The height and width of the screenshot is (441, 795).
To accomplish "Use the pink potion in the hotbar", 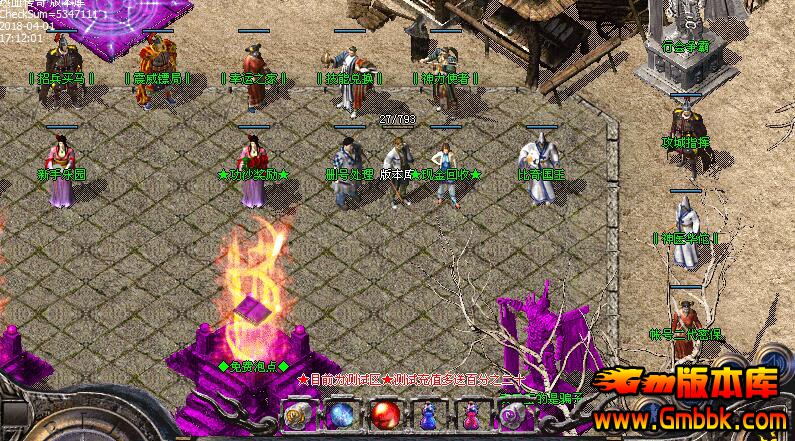I will [471, 413].
